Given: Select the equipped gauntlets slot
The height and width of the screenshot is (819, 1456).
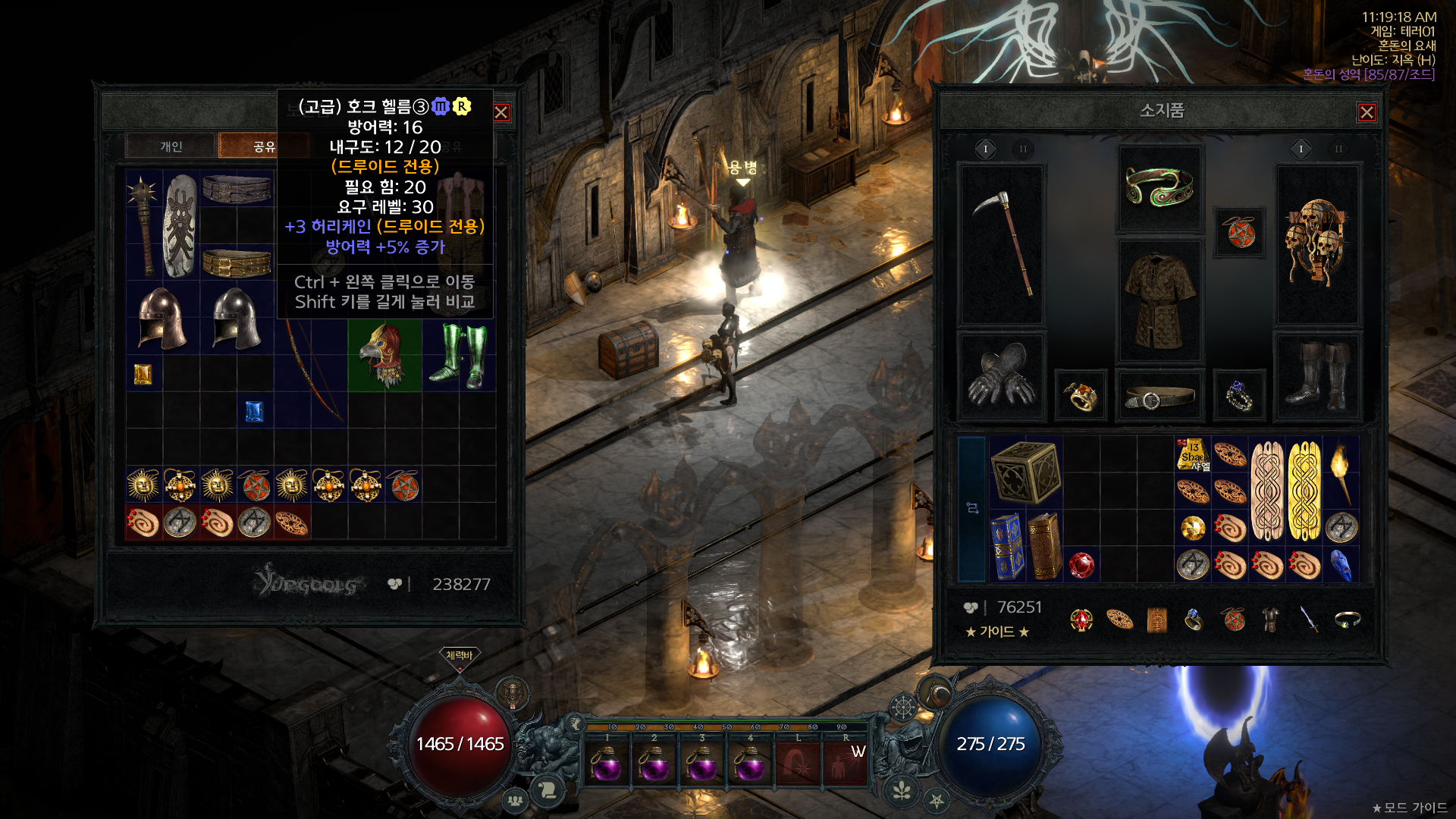Looking at the screenshot, I should point(1002,375).
